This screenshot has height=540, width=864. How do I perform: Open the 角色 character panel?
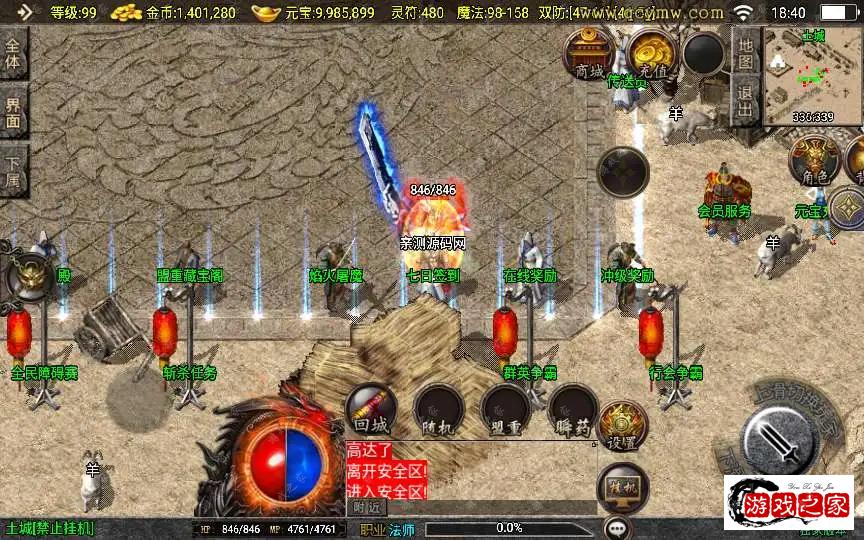coord(814,160)
